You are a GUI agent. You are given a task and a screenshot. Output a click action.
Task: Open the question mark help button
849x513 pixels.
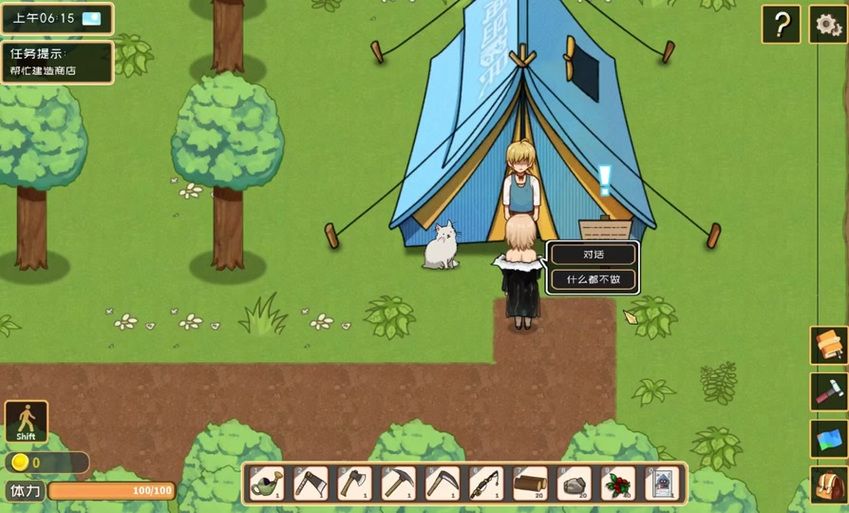point(781,24)
